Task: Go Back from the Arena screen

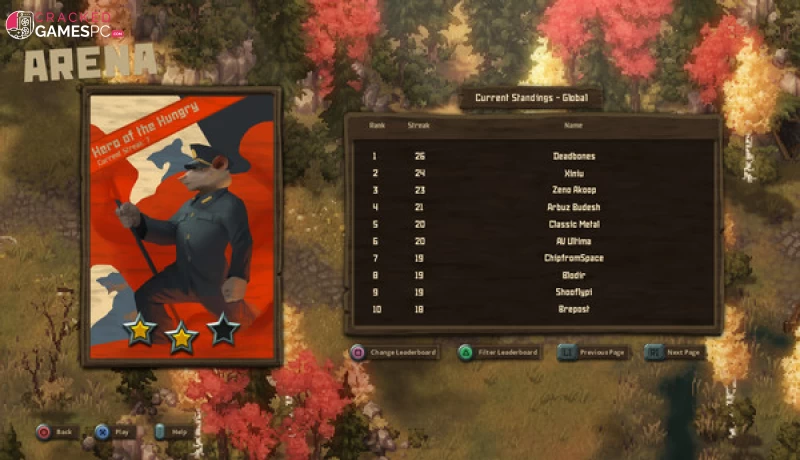Action: click(x=57, y=432)
